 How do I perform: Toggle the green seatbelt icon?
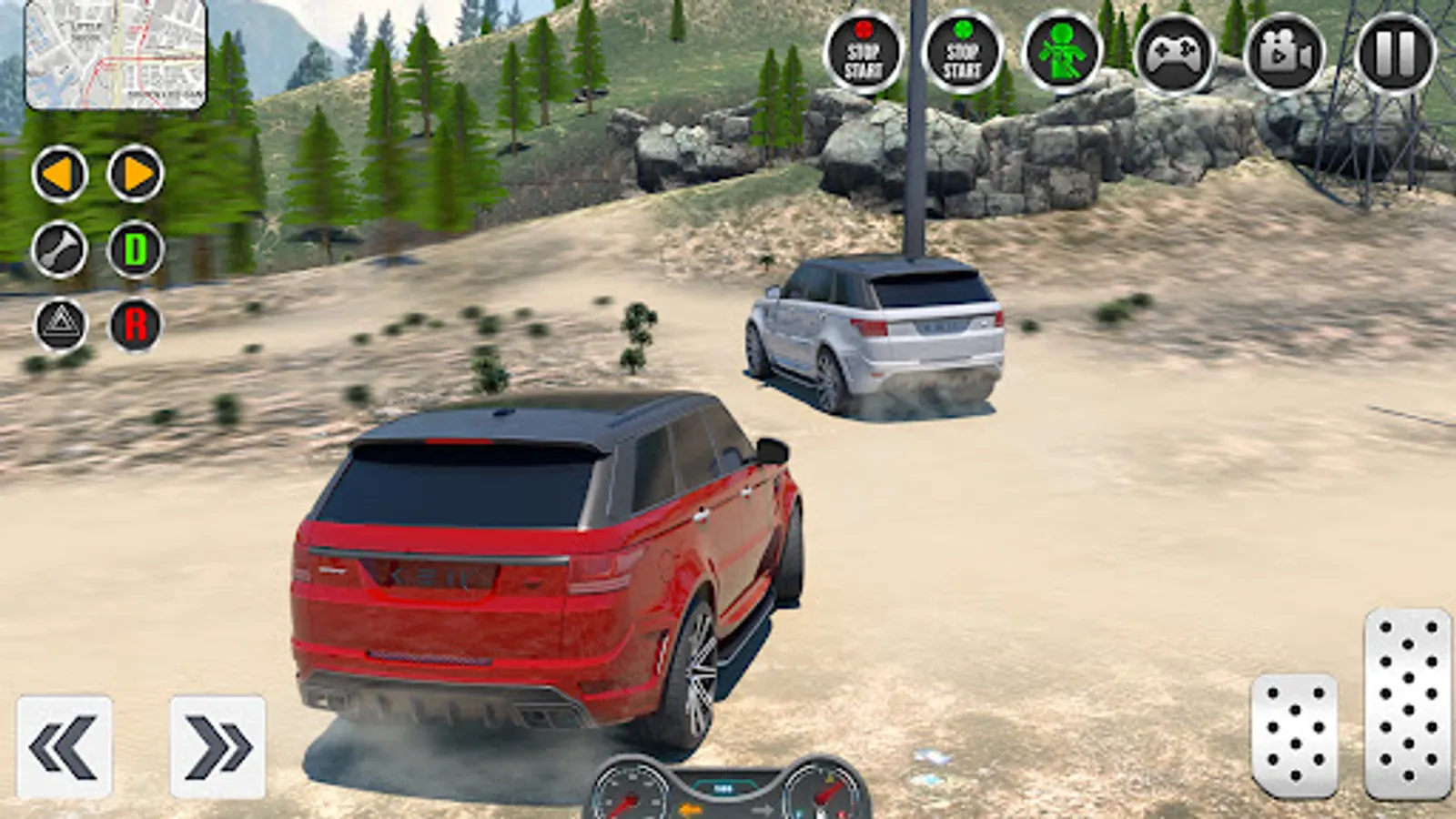pyautogui.click(x=1062, y=53)
